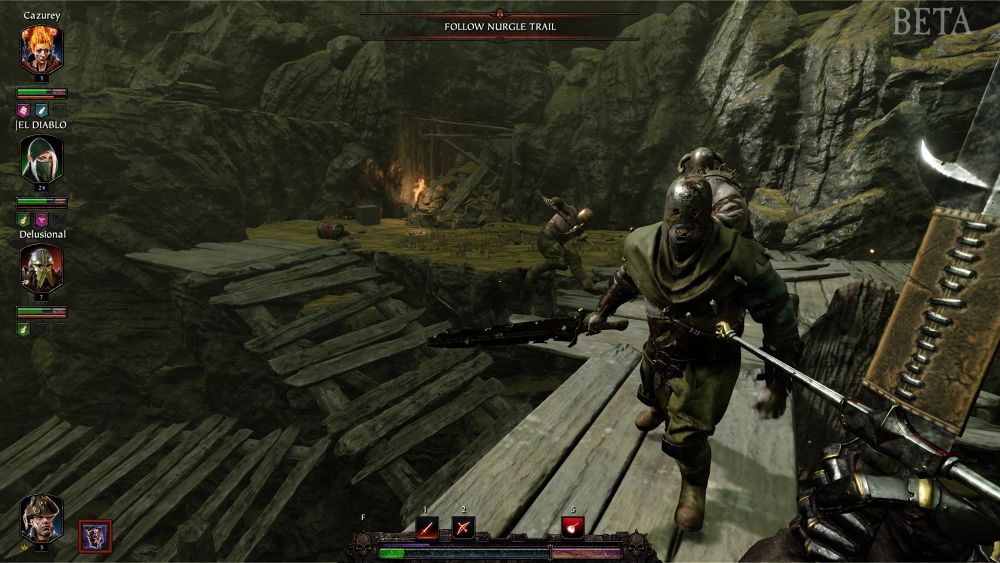Select the red bomb item slot
Screen dimensions: 1000x563
tap(573, 527)
